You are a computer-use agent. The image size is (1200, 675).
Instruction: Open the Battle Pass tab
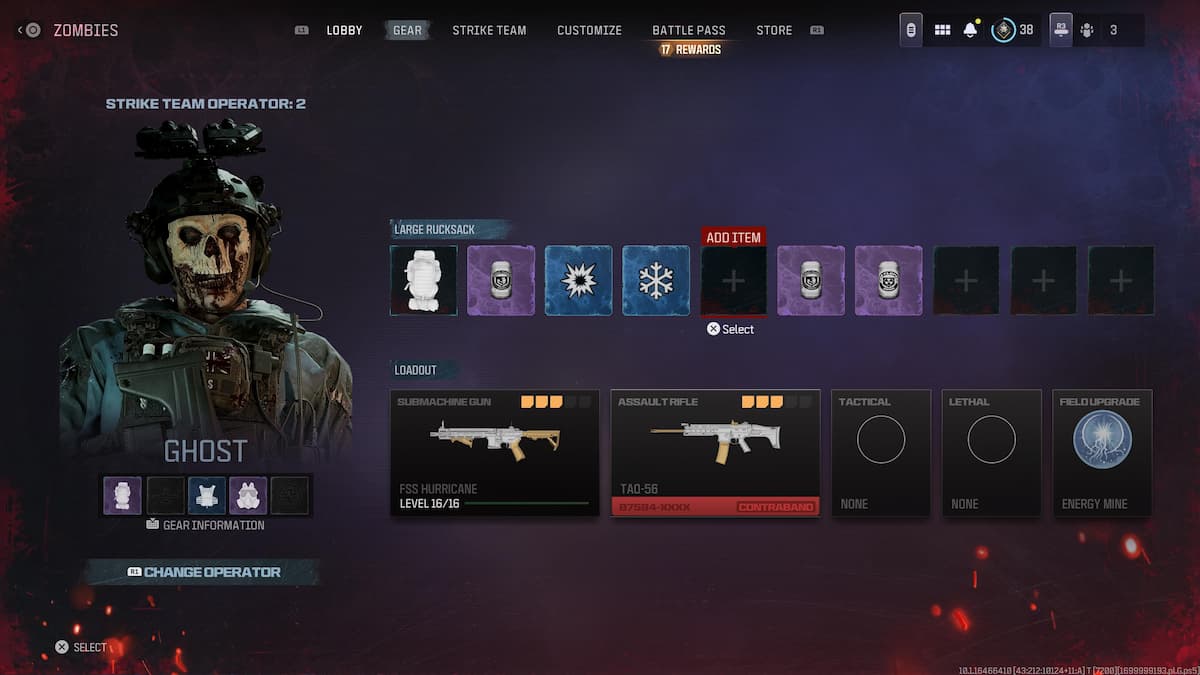pyautogui.click(x=689, y=30)
